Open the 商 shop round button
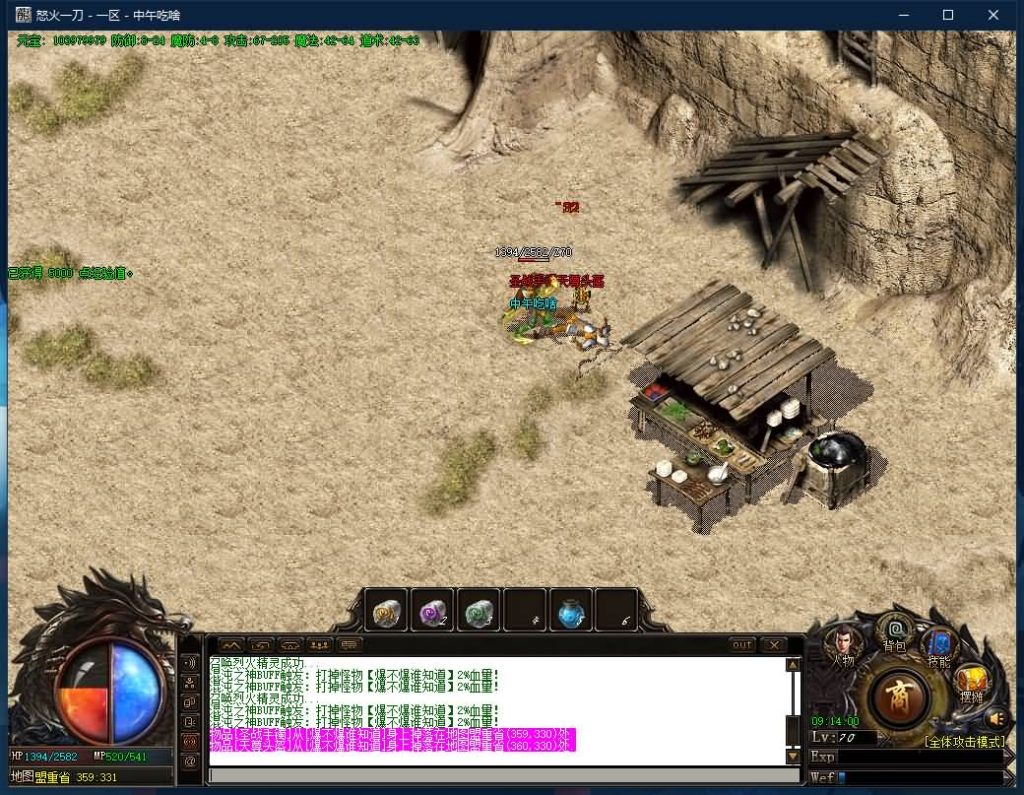The width and height of the screenshot is (1024, 795). click(900, 696)
